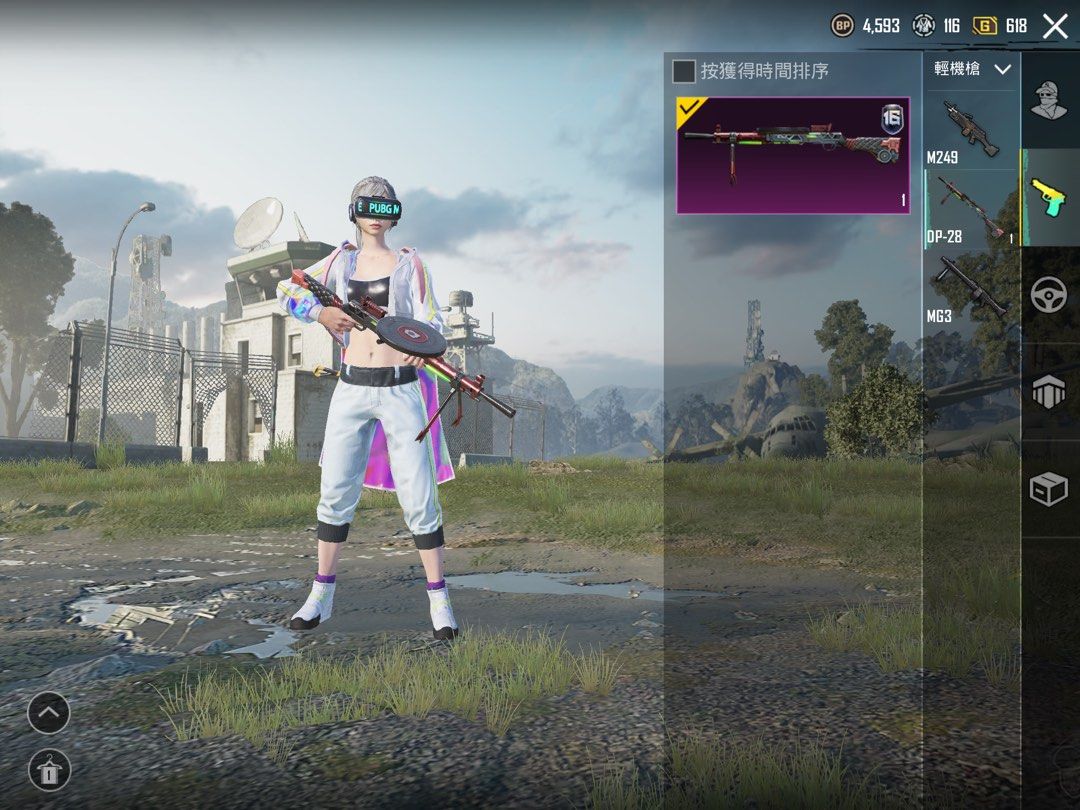Image resolution: width=1080 pixels, height=810 pixels.
Task: Select the DP-28 skin card
Action: (793, 155)
